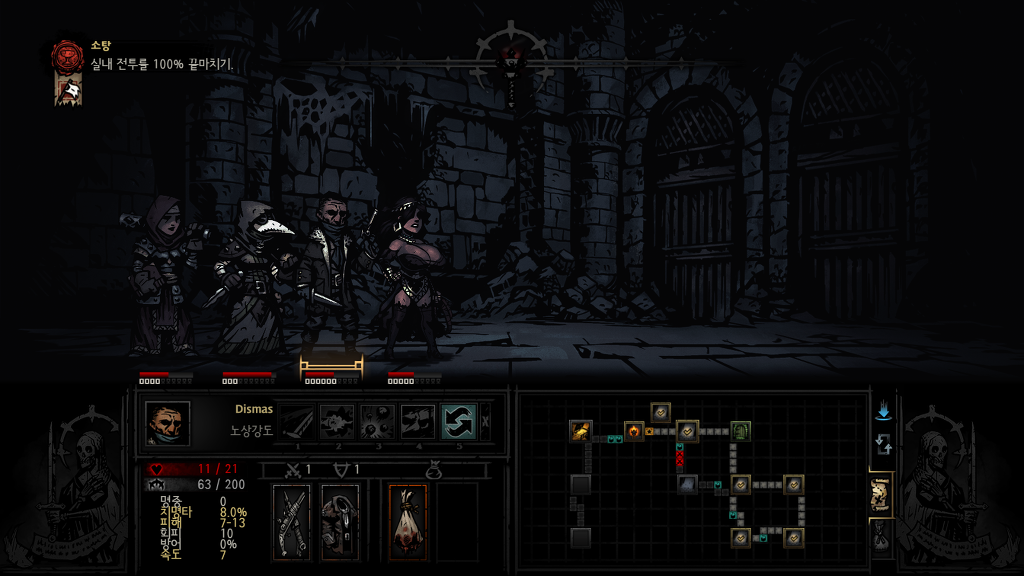This screenshot has width=1024, height=576.
Task: Activate the grapeshot blast skill icon
Action: click(378, 422)
